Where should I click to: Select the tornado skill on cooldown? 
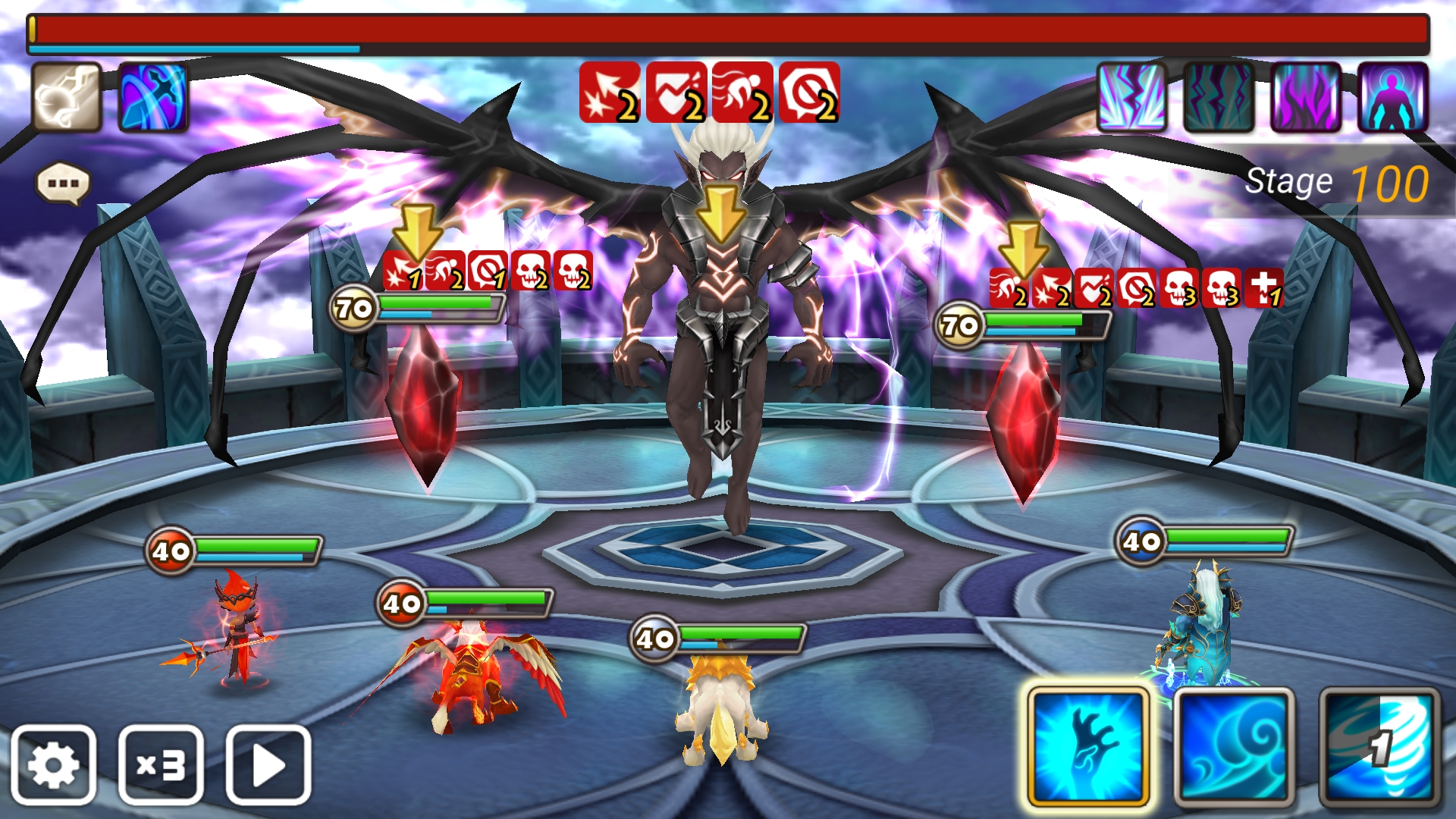point(1379,747)
